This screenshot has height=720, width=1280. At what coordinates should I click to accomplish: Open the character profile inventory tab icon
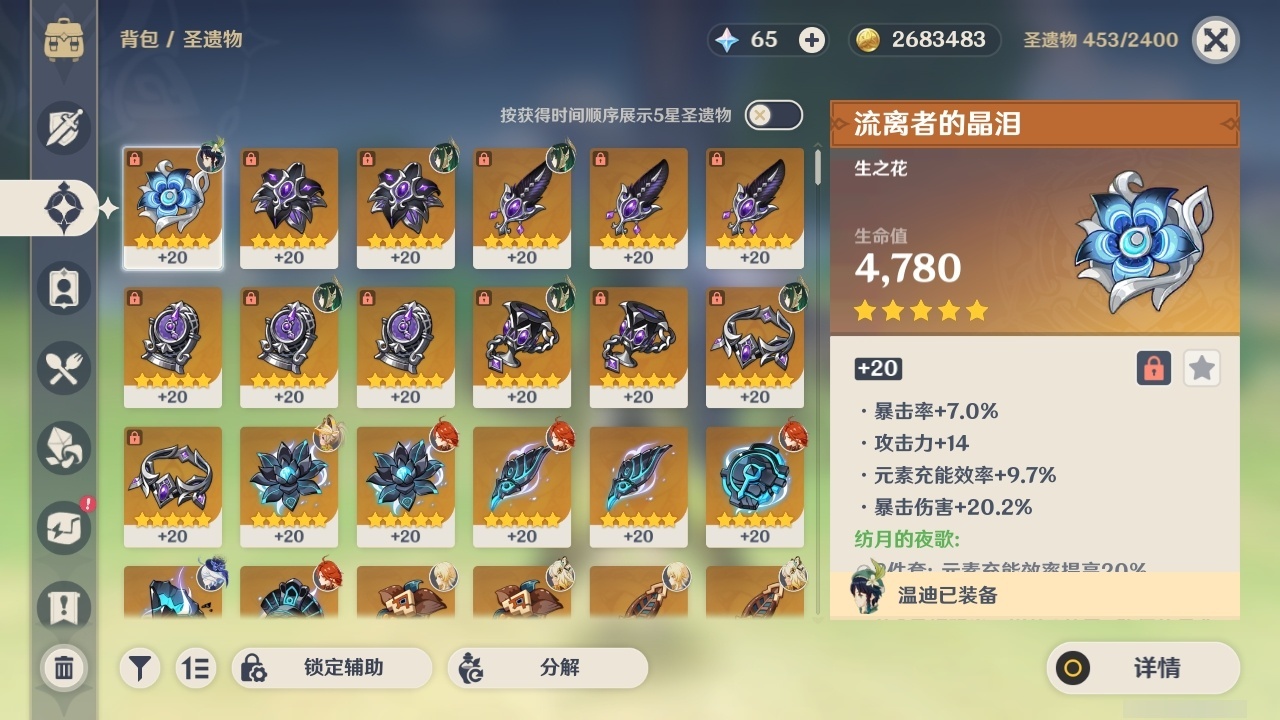coord(62,288)
